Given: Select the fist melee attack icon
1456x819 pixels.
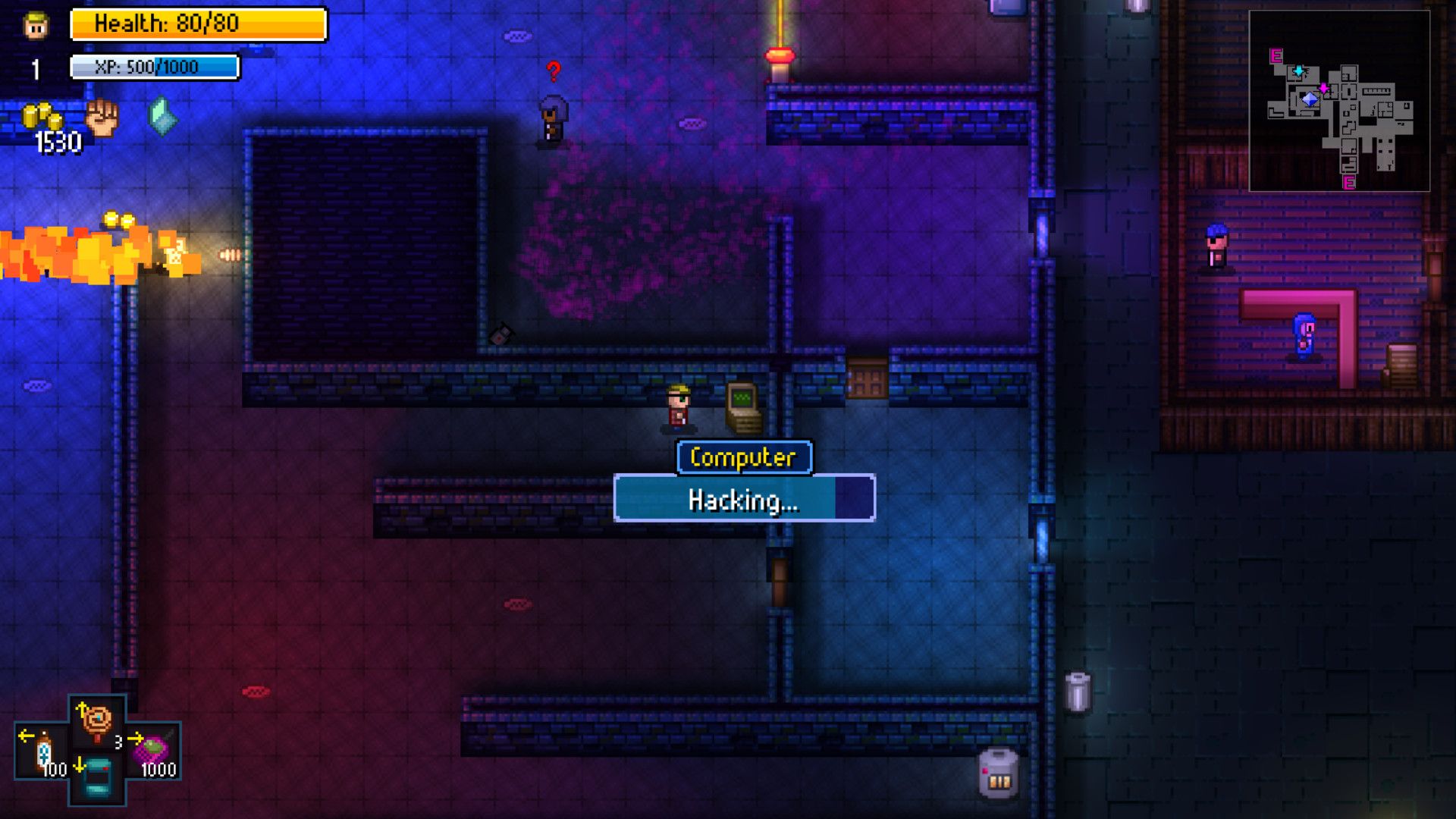Looking at the screenshot, I should 104,118.
